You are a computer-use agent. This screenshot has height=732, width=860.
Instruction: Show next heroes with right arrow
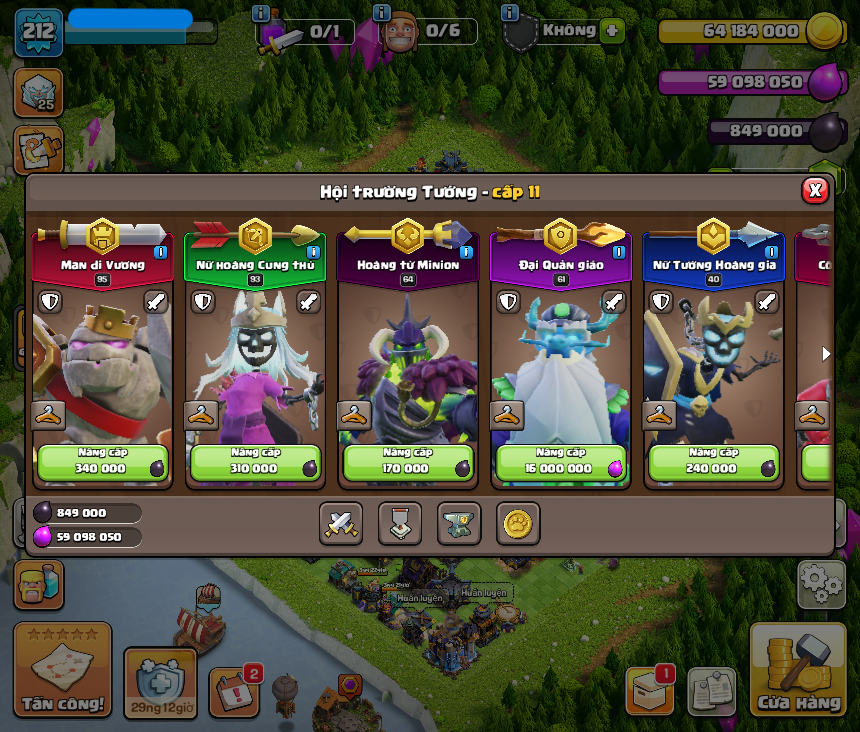825,354
